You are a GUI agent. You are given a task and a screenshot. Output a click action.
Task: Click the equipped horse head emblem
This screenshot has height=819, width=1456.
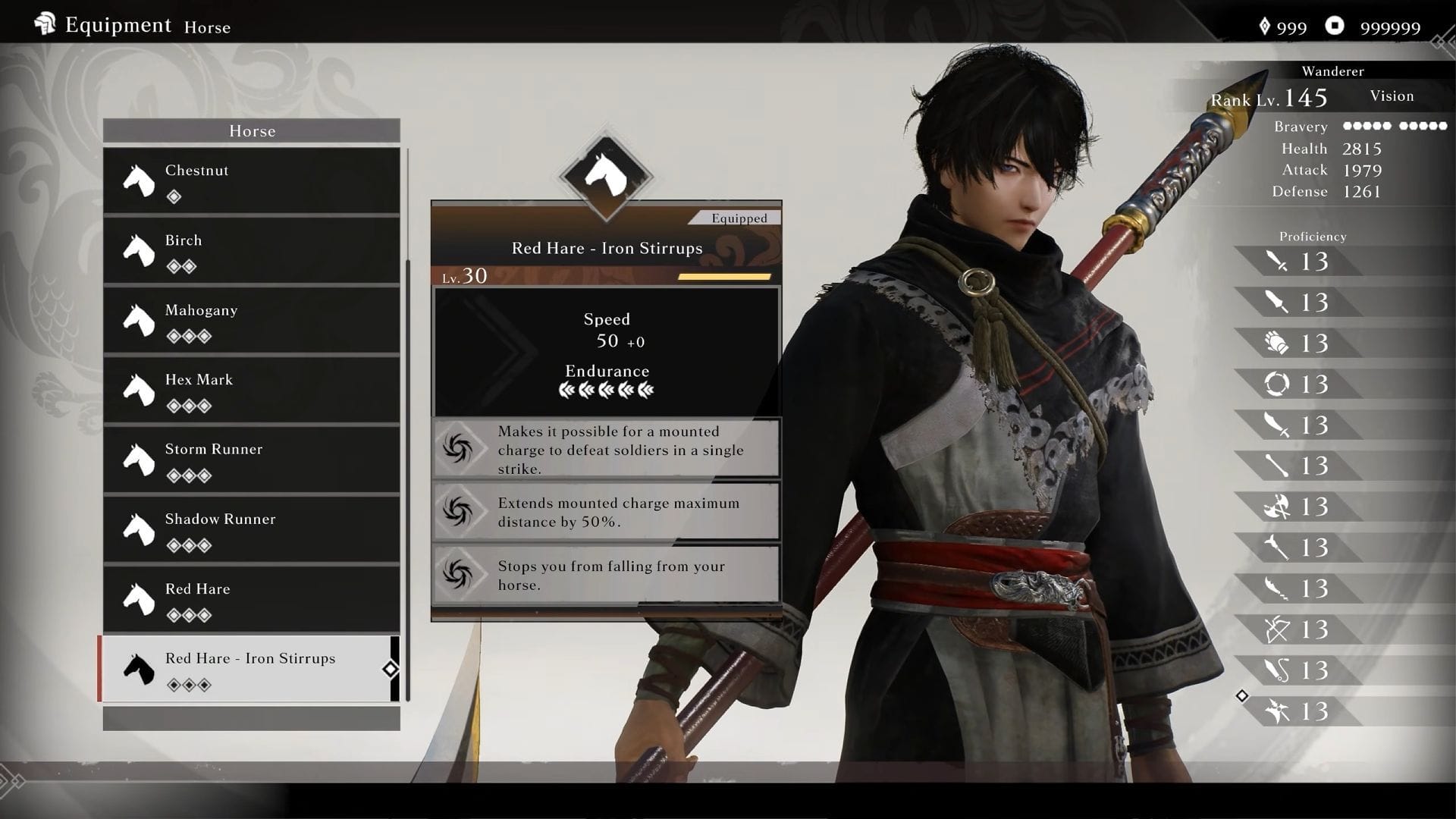click(x=606, y=176)
